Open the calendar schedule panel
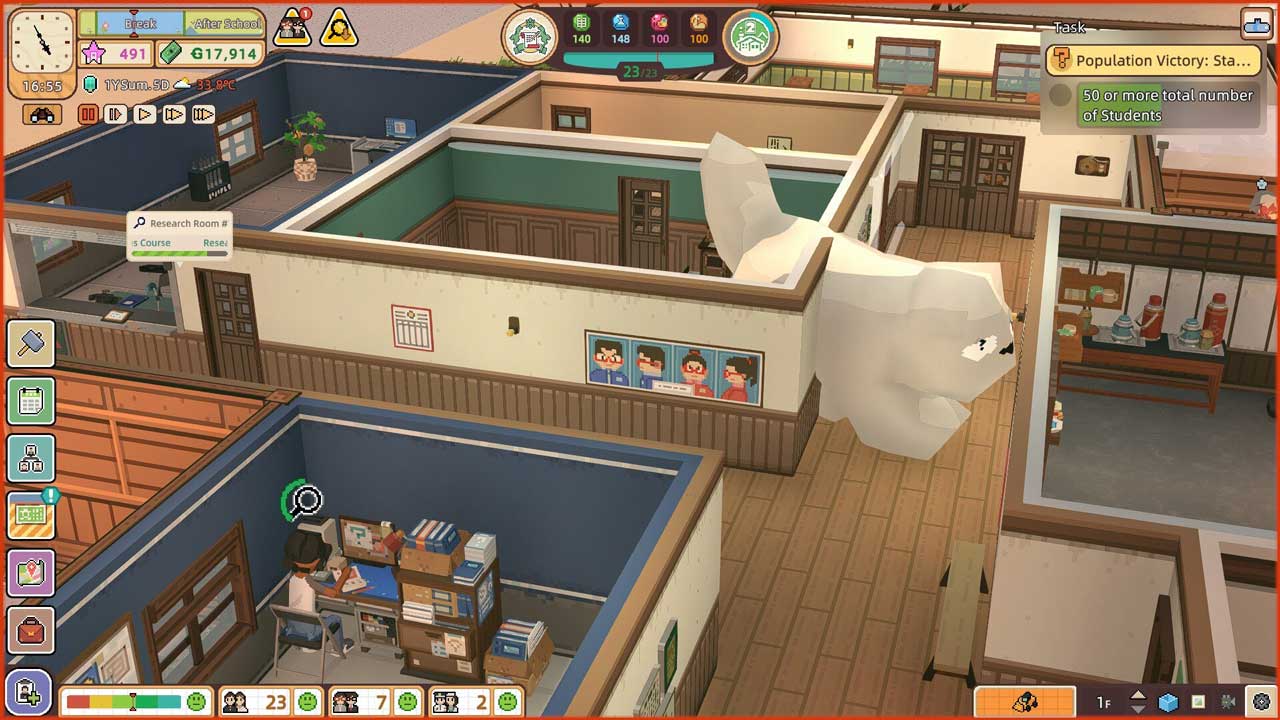1280x720 pixels. tap(30, 402)
